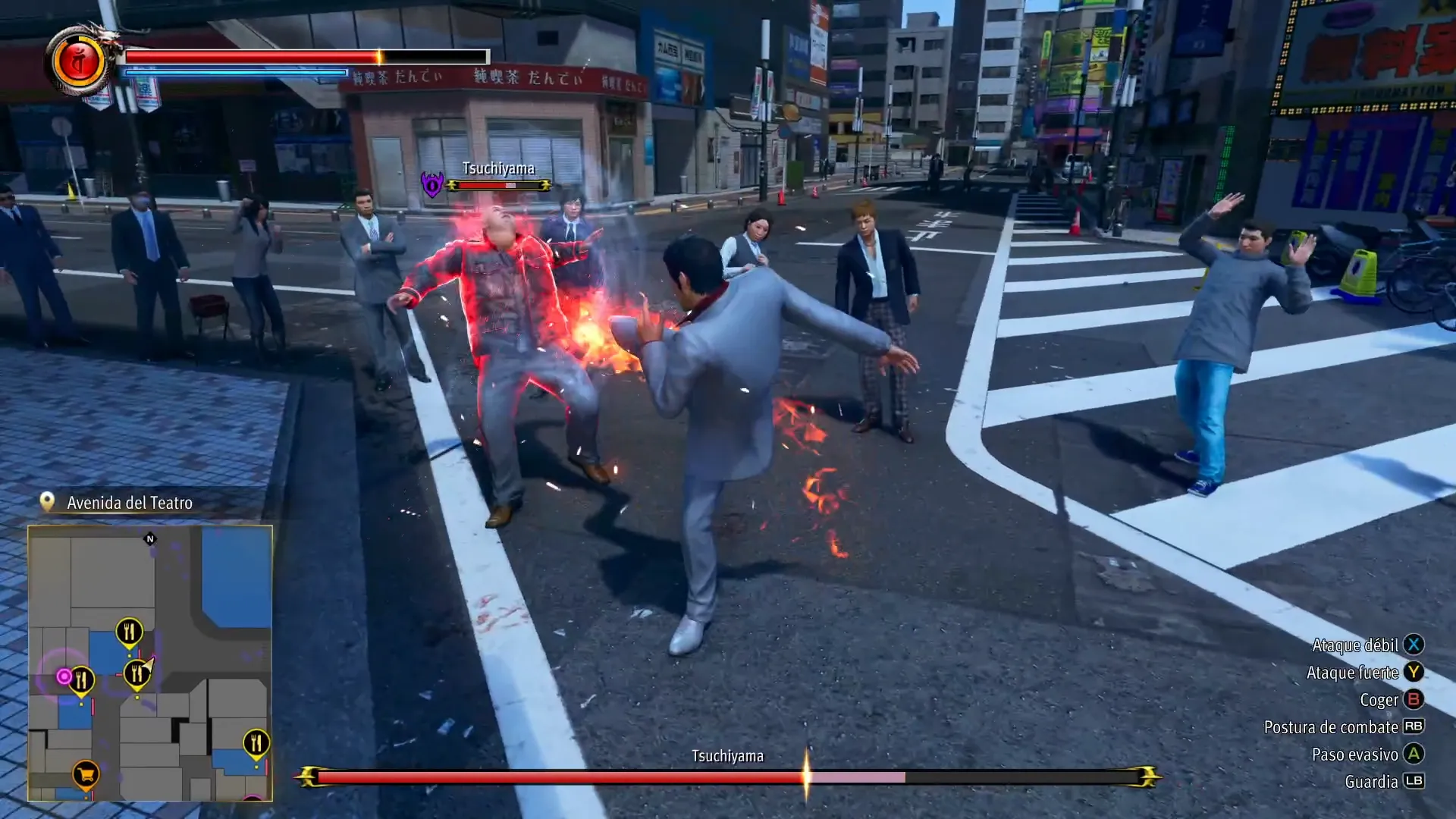Select the restaurant fork icon near the player arrow
This screenshot has width=1456, height=819.
[x=136, y=672]
